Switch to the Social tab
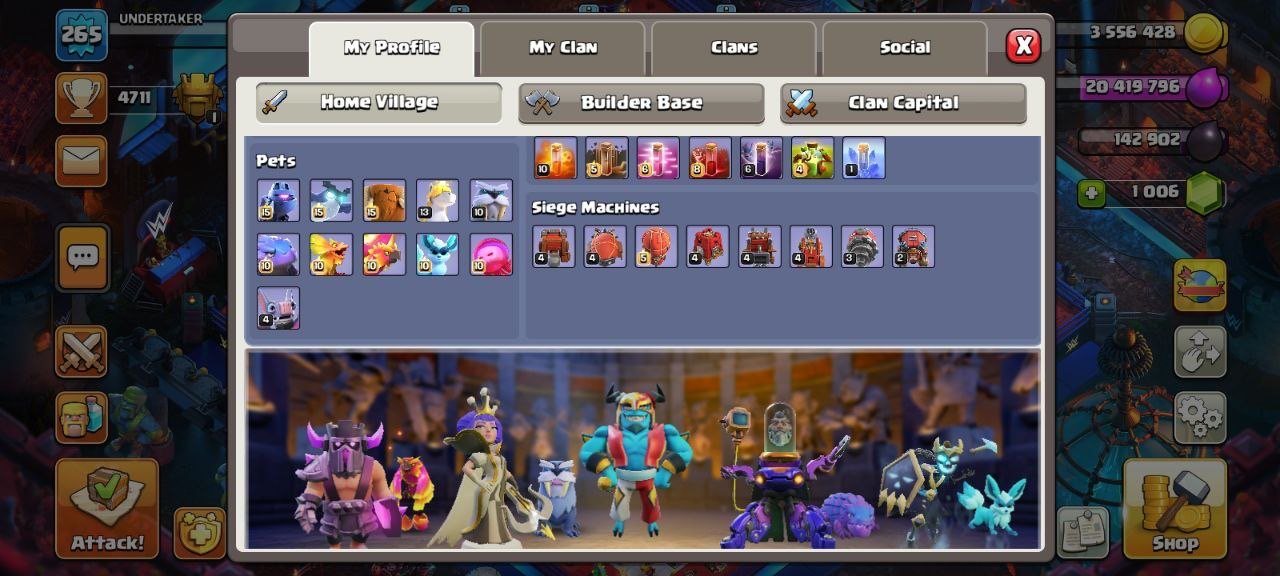This screenshot has height=576, width=1280. tap(904, 47)
